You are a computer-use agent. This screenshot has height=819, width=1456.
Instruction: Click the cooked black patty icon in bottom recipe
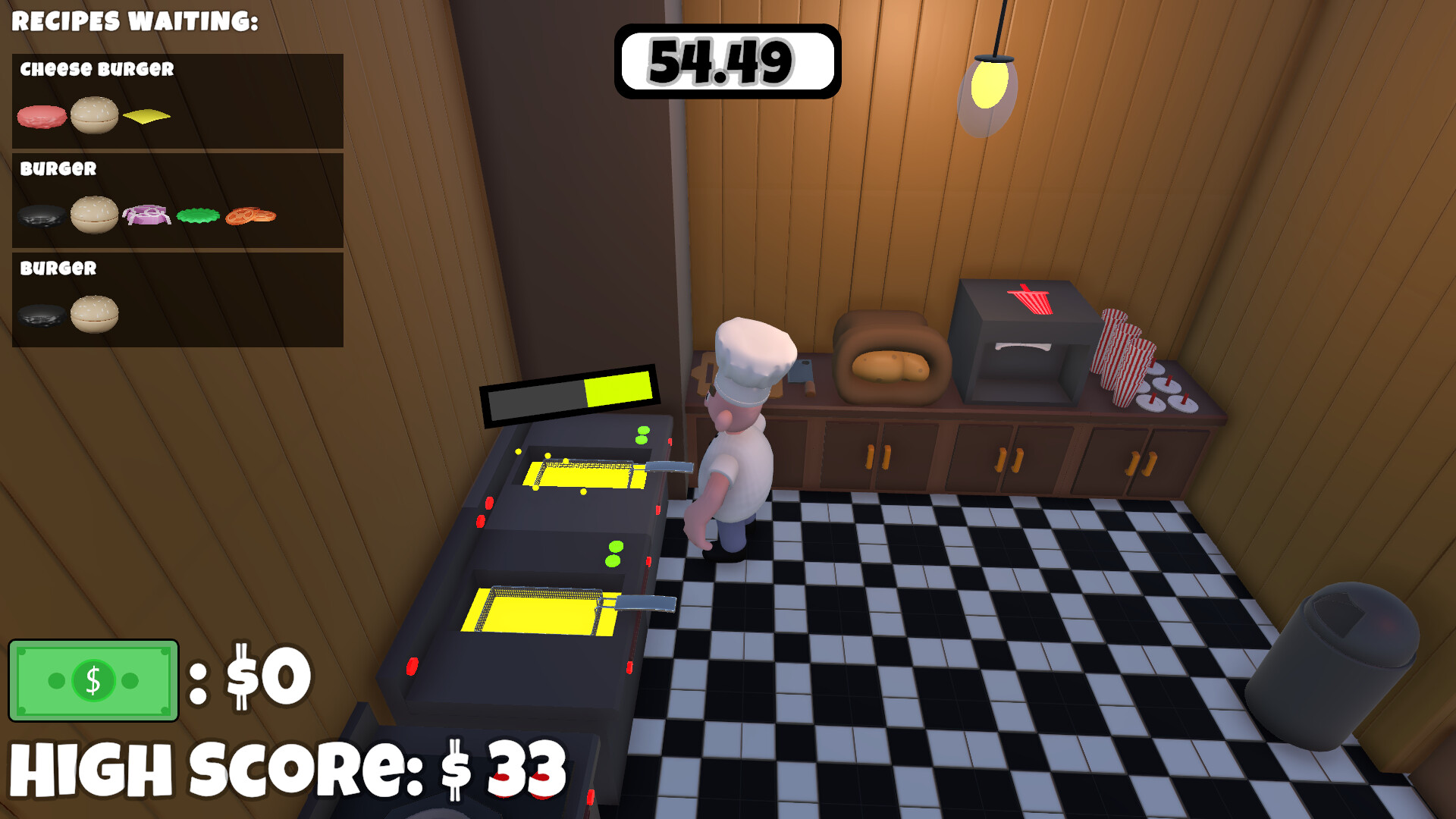tap(39, 315)
